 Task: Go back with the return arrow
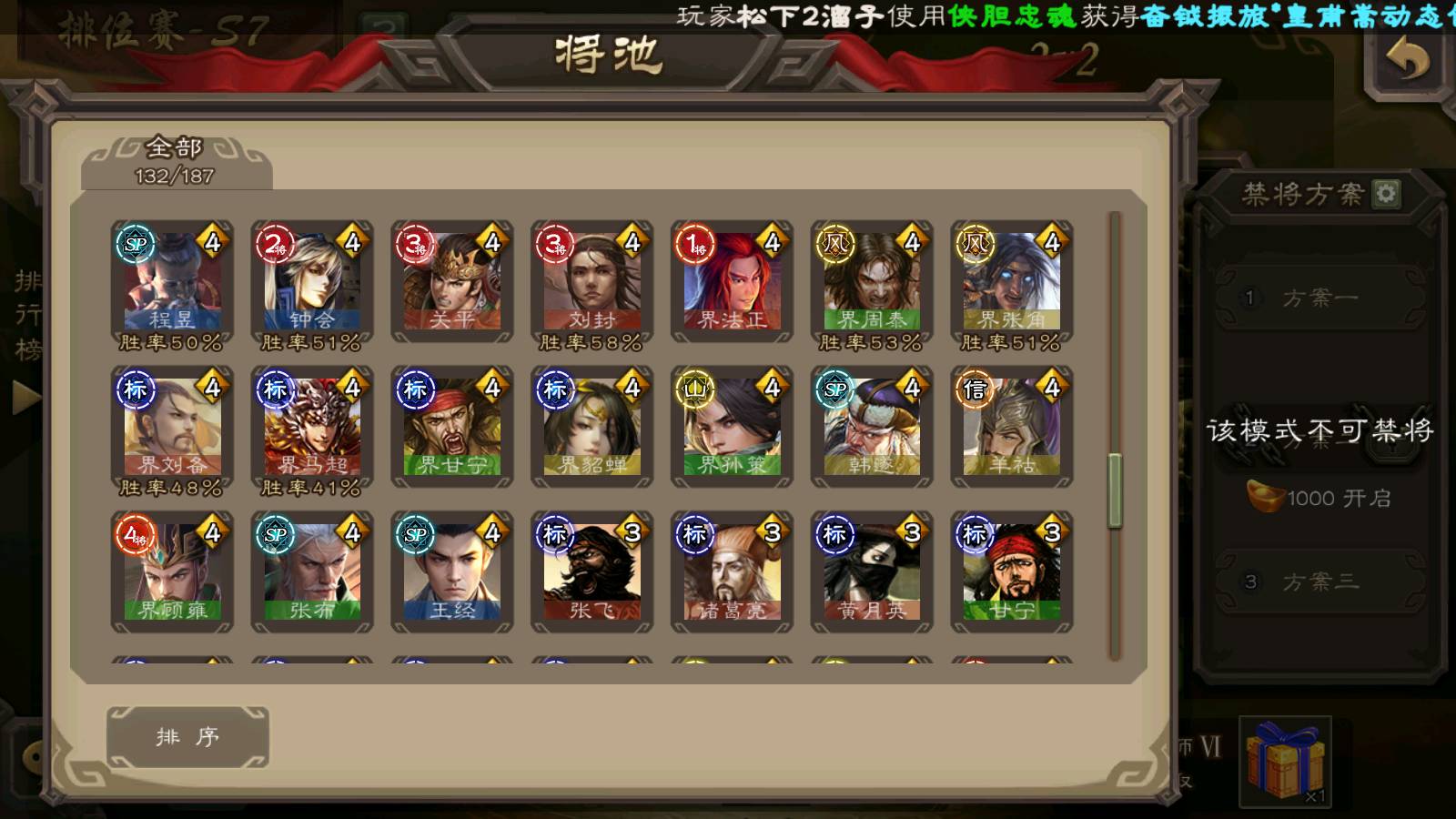[1407, 60]
